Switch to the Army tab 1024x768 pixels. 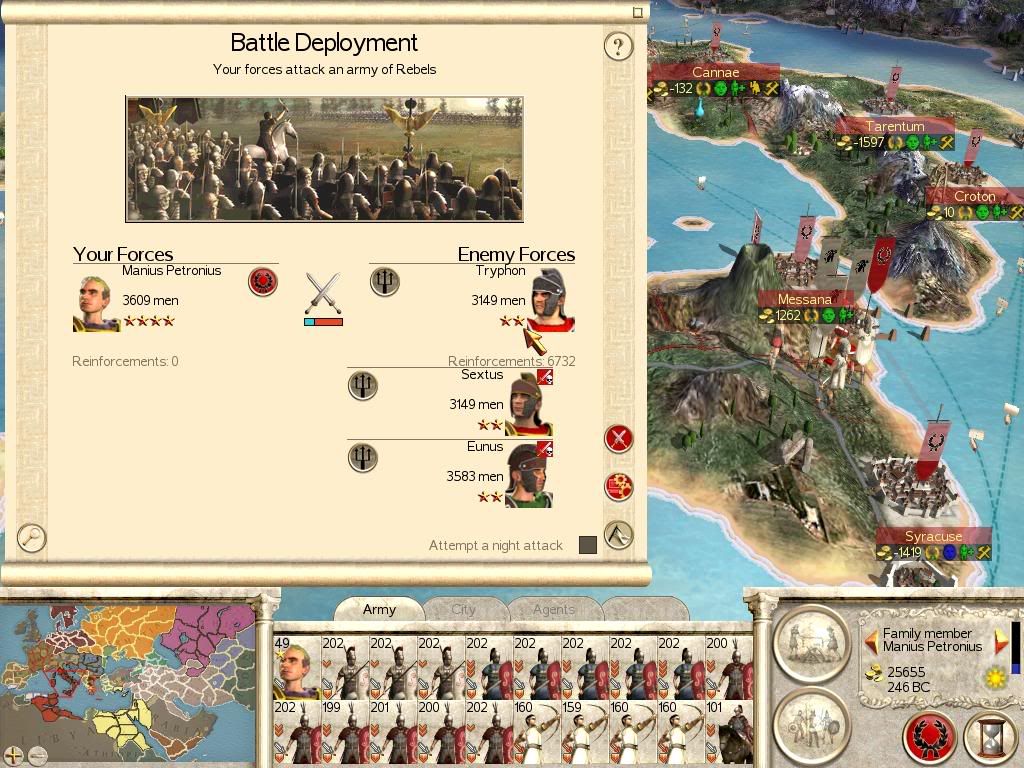tap(379, 609)
